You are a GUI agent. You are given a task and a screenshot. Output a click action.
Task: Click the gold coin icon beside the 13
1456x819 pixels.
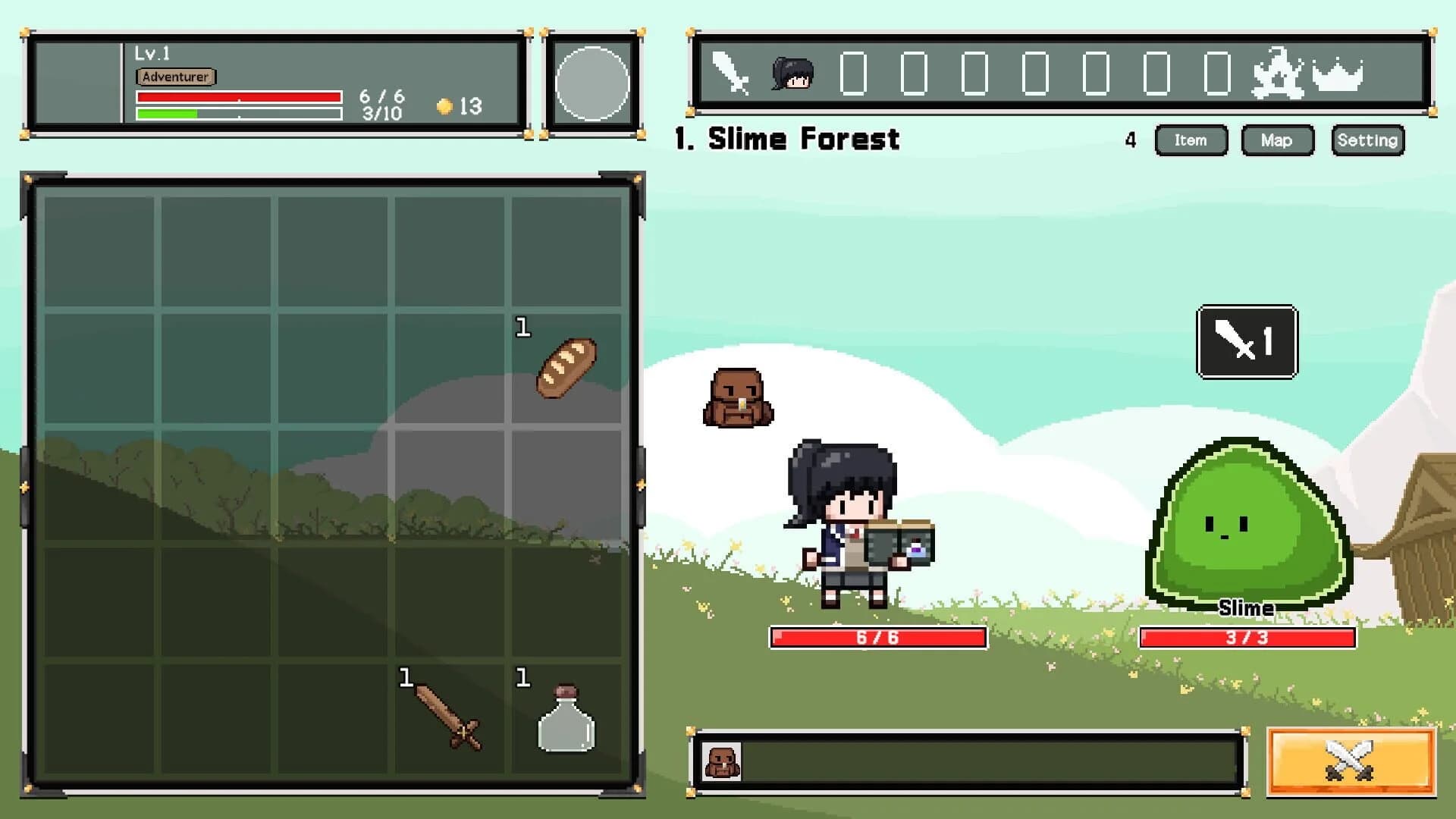[x=444, y=106]
